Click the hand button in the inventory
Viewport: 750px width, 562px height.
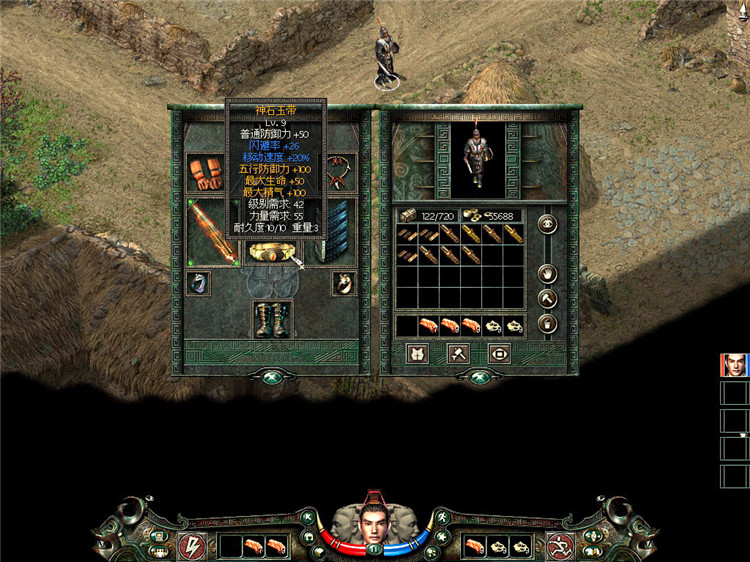(546, 272)
